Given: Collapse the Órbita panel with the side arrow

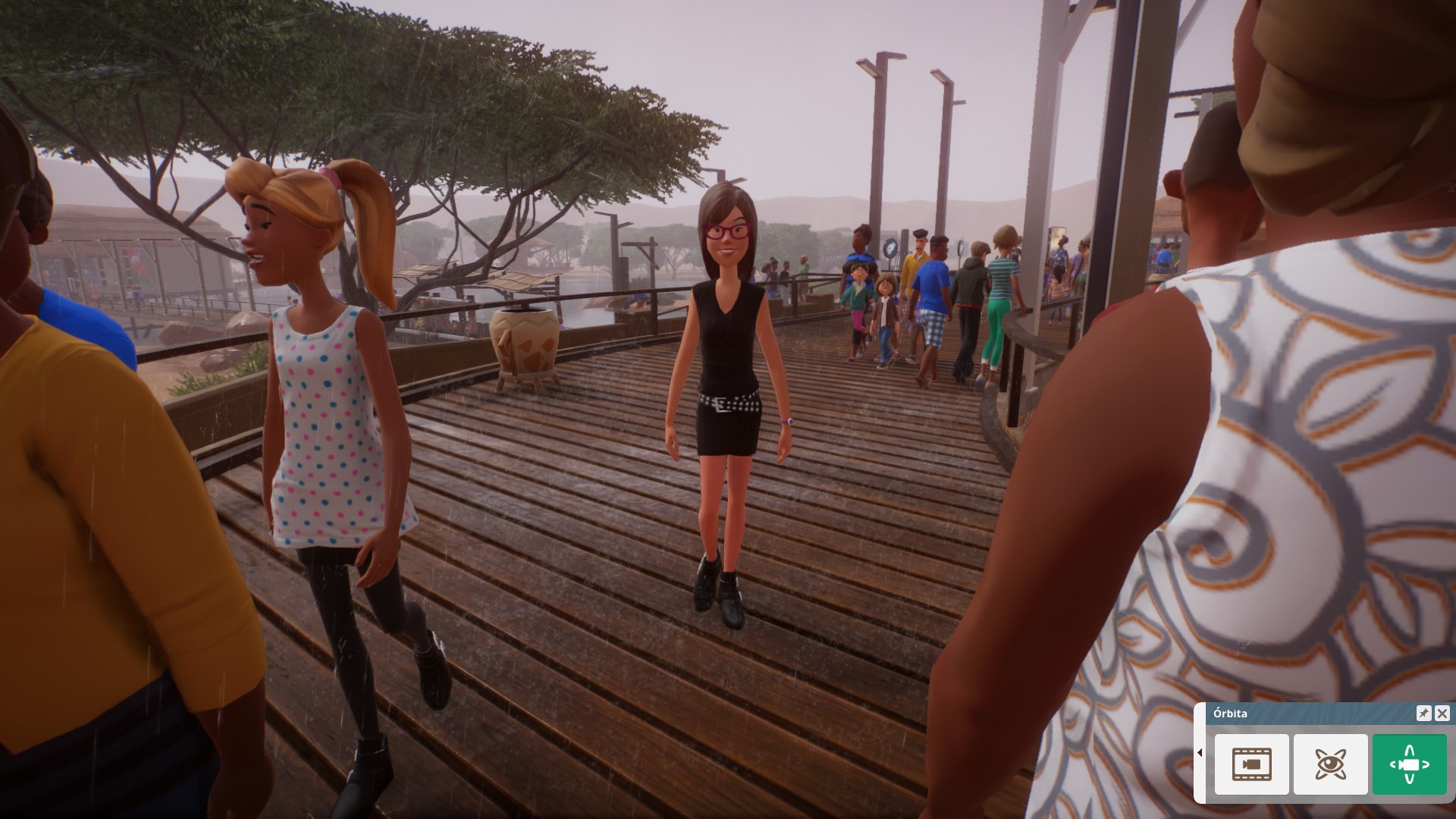Looking at the screenshot, I should [x=1200, y=753].
